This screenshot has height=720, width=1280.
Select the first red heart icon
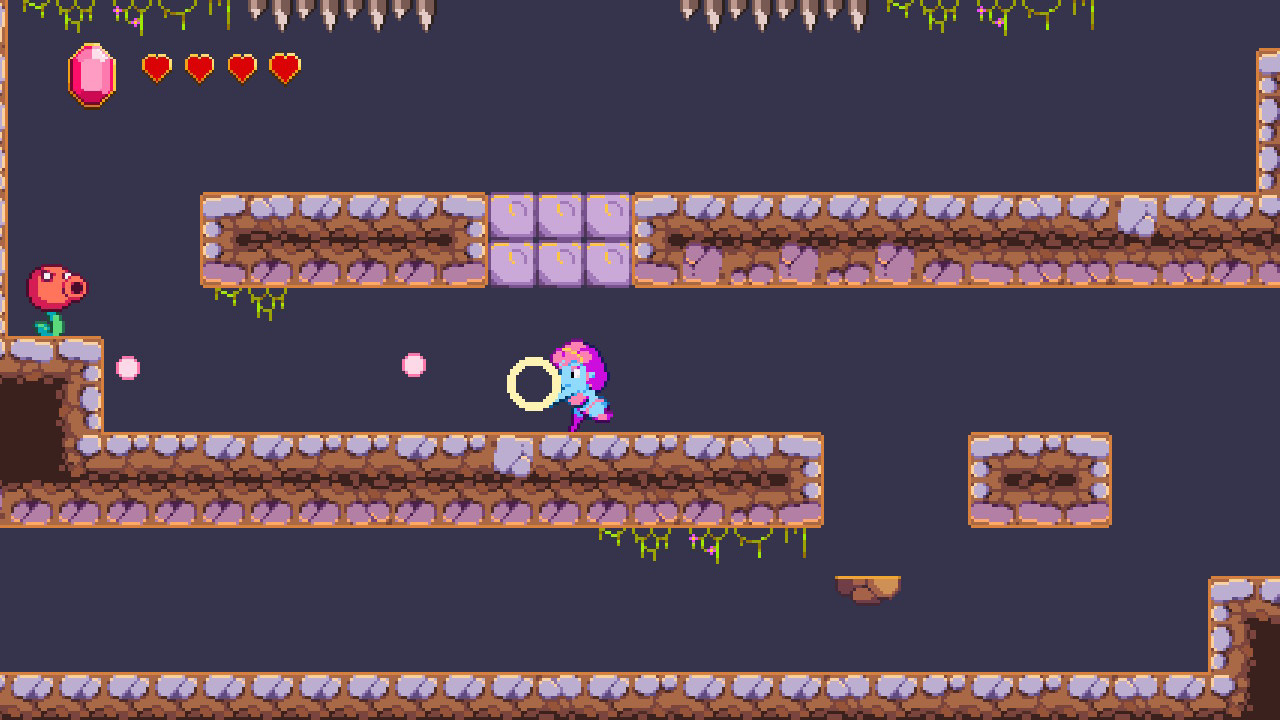pyautogui.click(x=157, y=70)
